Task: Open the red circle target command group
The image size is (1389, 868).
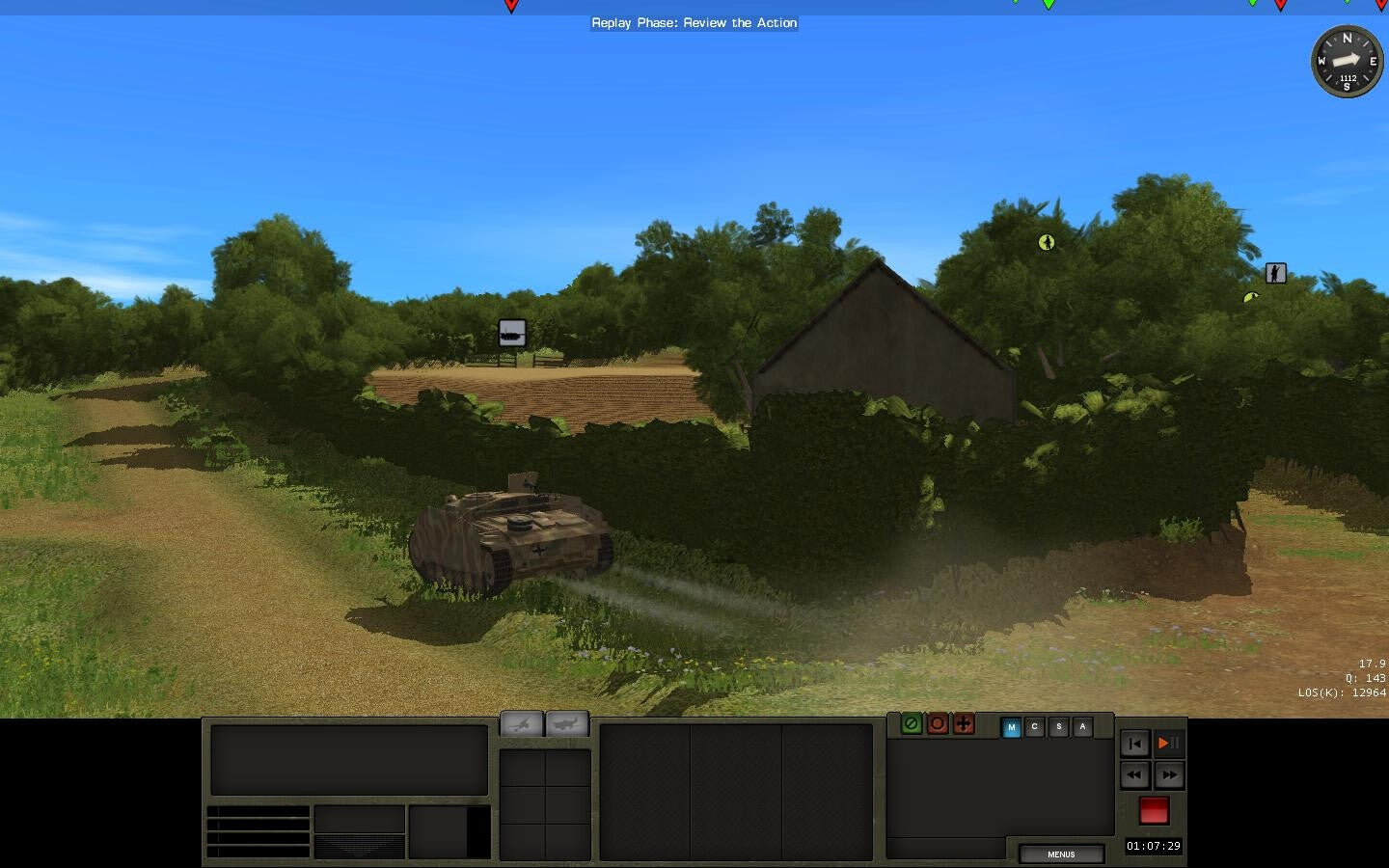Action: tap(937, 724)
